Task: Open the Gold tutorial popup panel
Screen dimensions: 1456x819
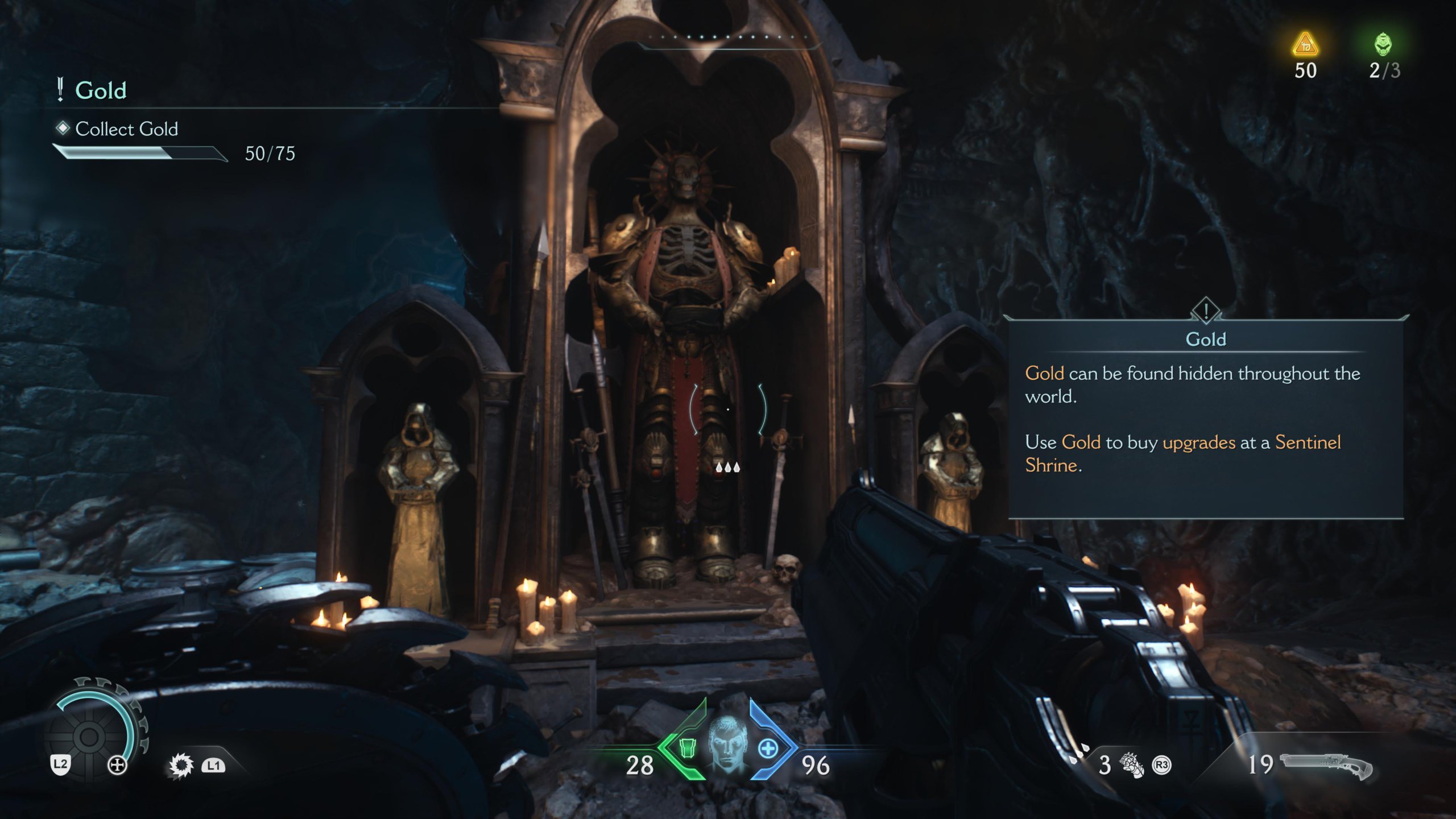Action: 1205,418
